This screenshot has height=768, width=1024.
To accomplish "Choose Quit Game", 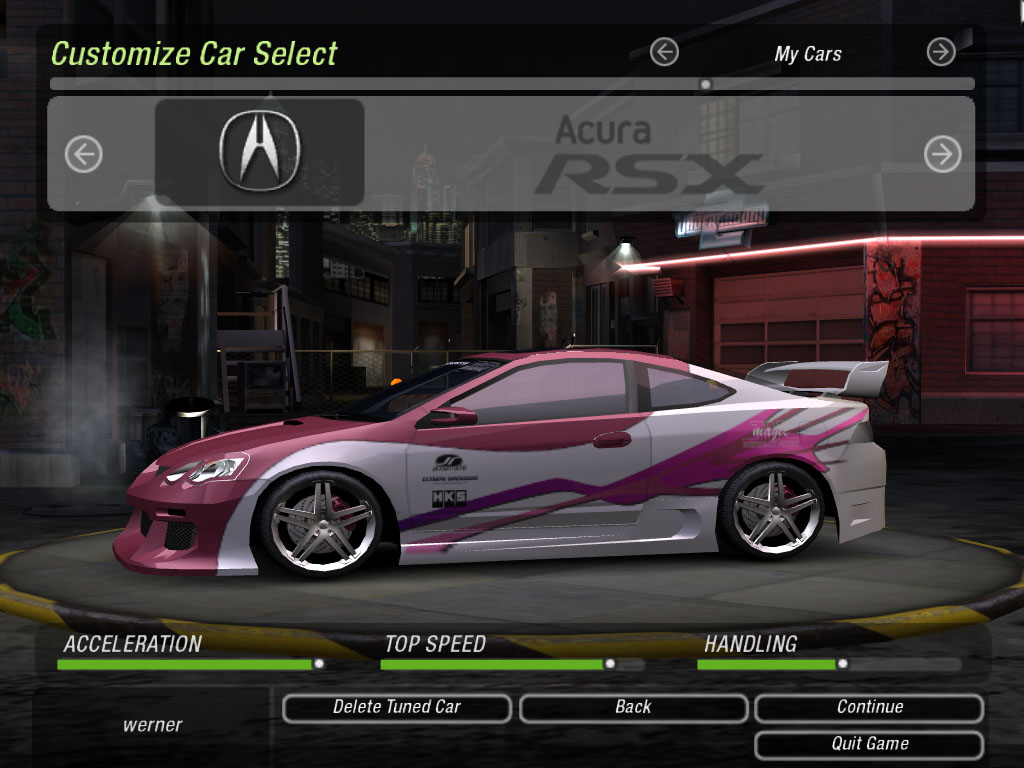I will [x=869, y=745].
